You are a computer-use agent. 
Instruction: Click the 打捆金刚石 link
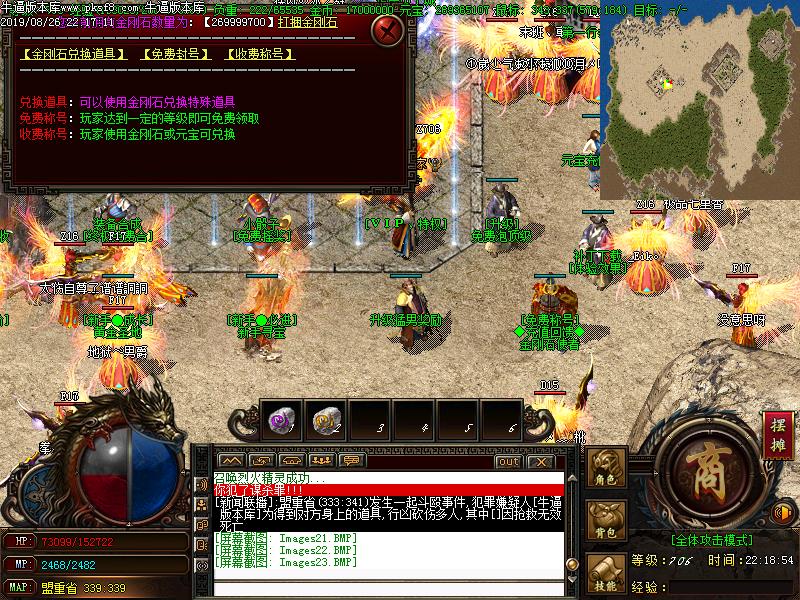coord(307,21)
